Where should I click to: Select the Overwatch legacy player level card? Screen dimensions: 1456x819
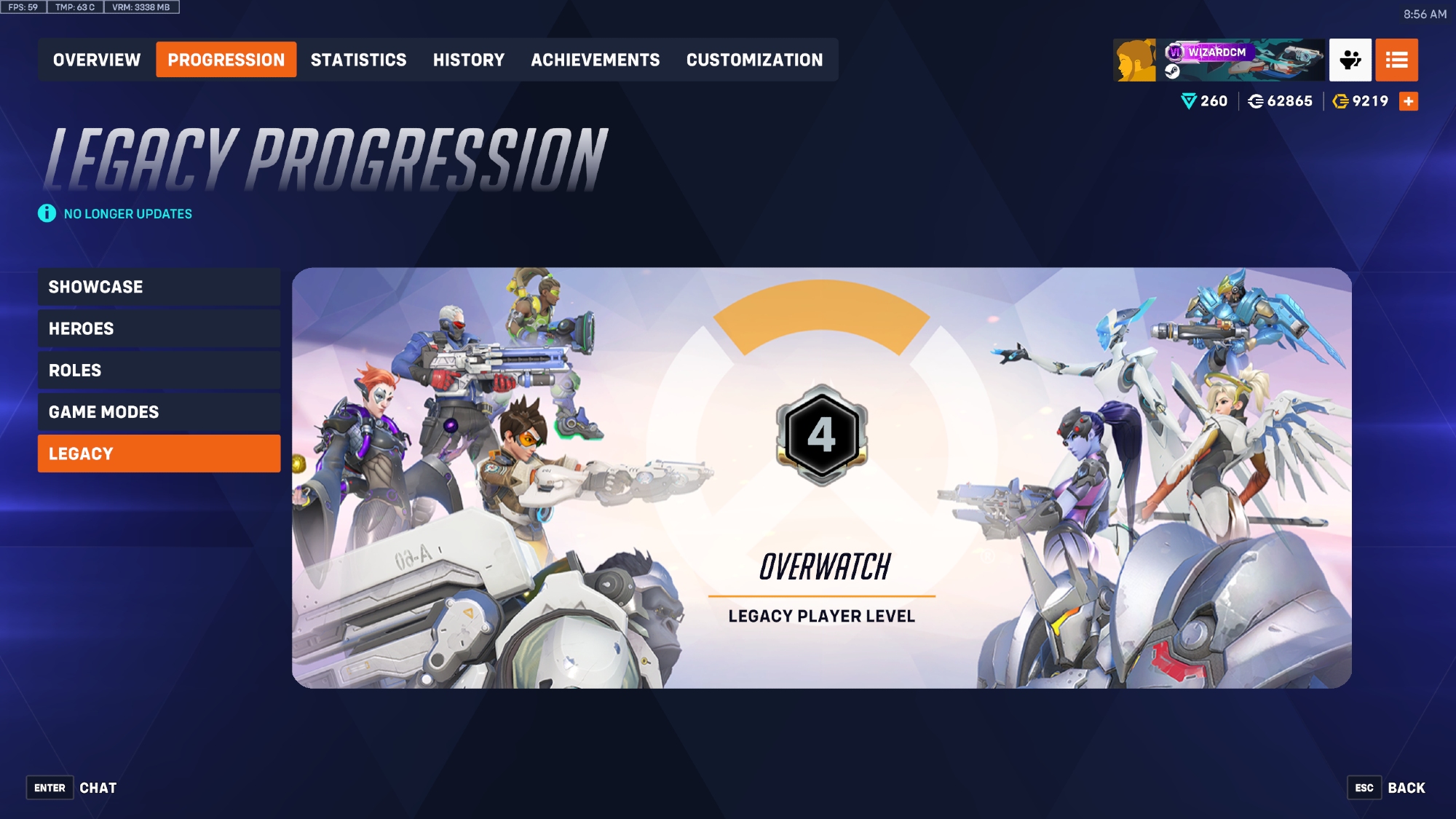pyautogui.click(x=821, y=478)
